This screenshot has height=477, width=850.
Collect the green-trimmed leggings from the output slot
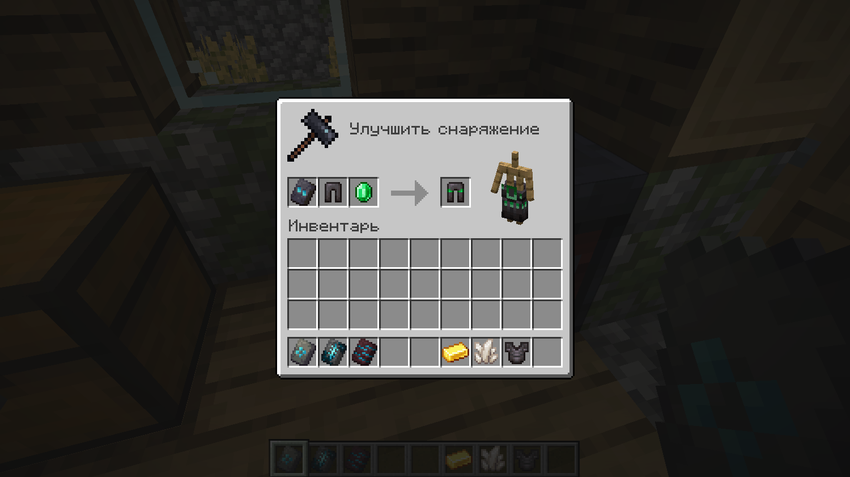coord(456,192)
